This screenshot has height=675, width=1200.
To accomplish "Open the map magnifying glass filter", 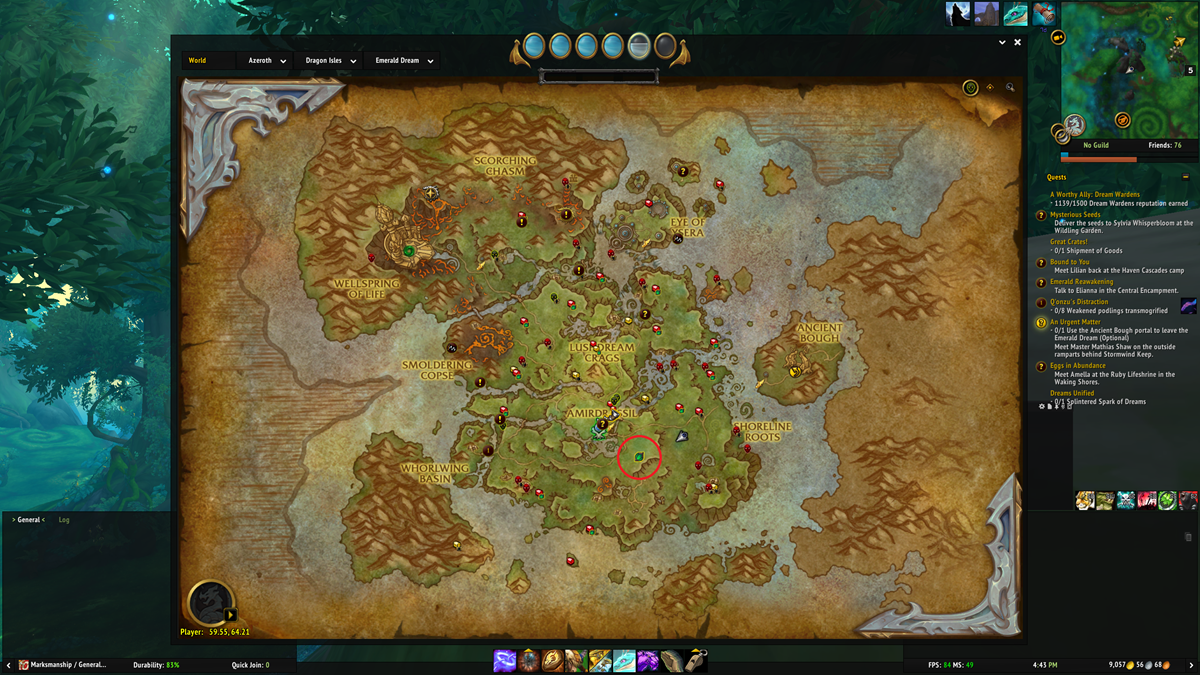I will pos(1010,88).
